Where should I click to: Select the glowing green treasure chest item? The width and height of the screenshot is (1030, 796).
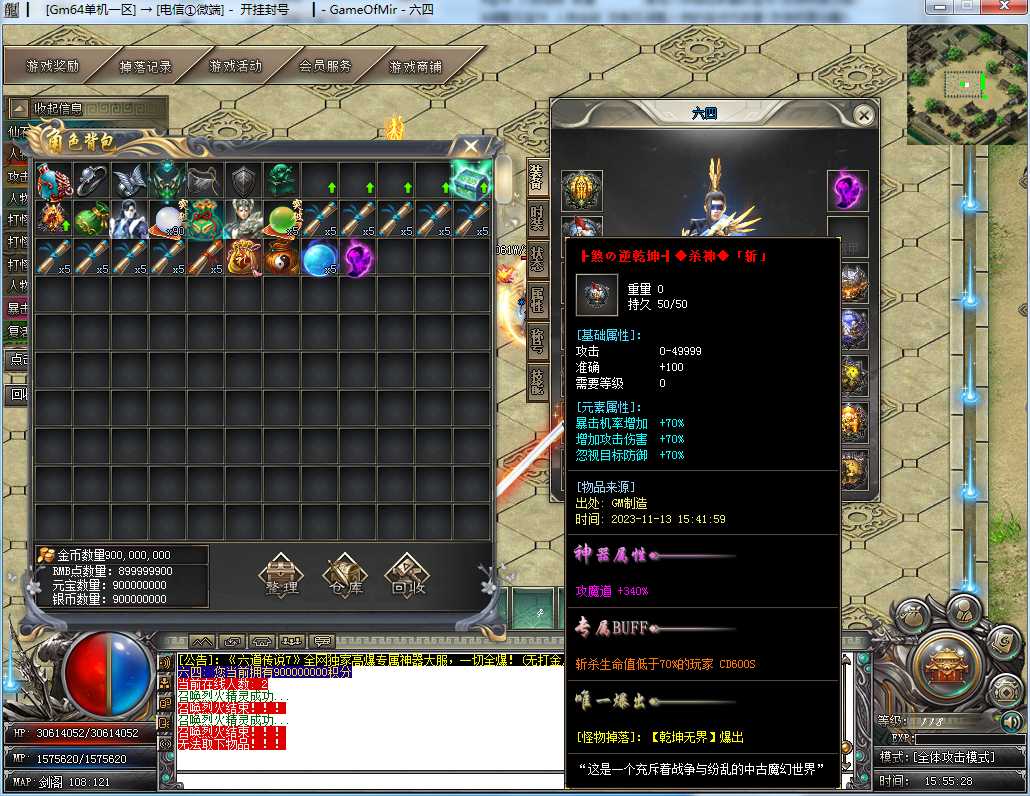tap(471, 181)
